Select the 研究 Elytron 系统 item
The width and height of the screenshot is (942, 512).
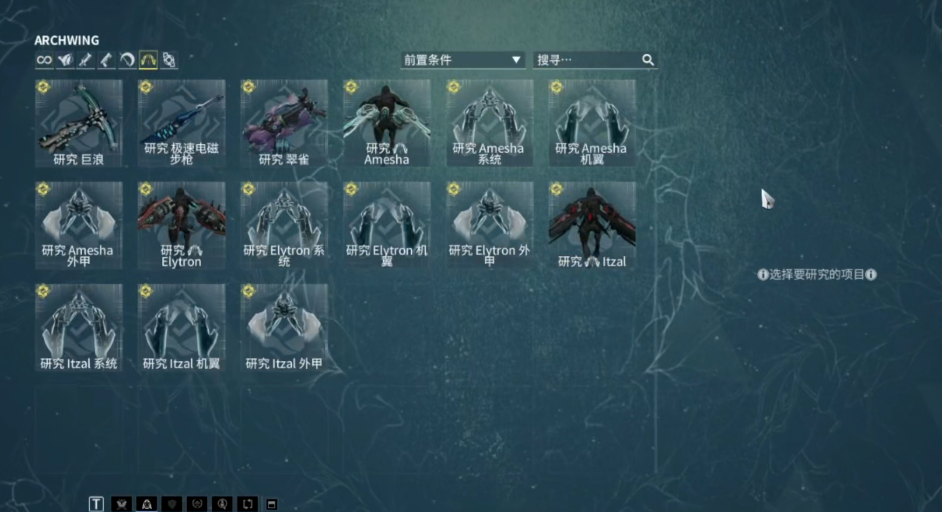tap(284, 225)
